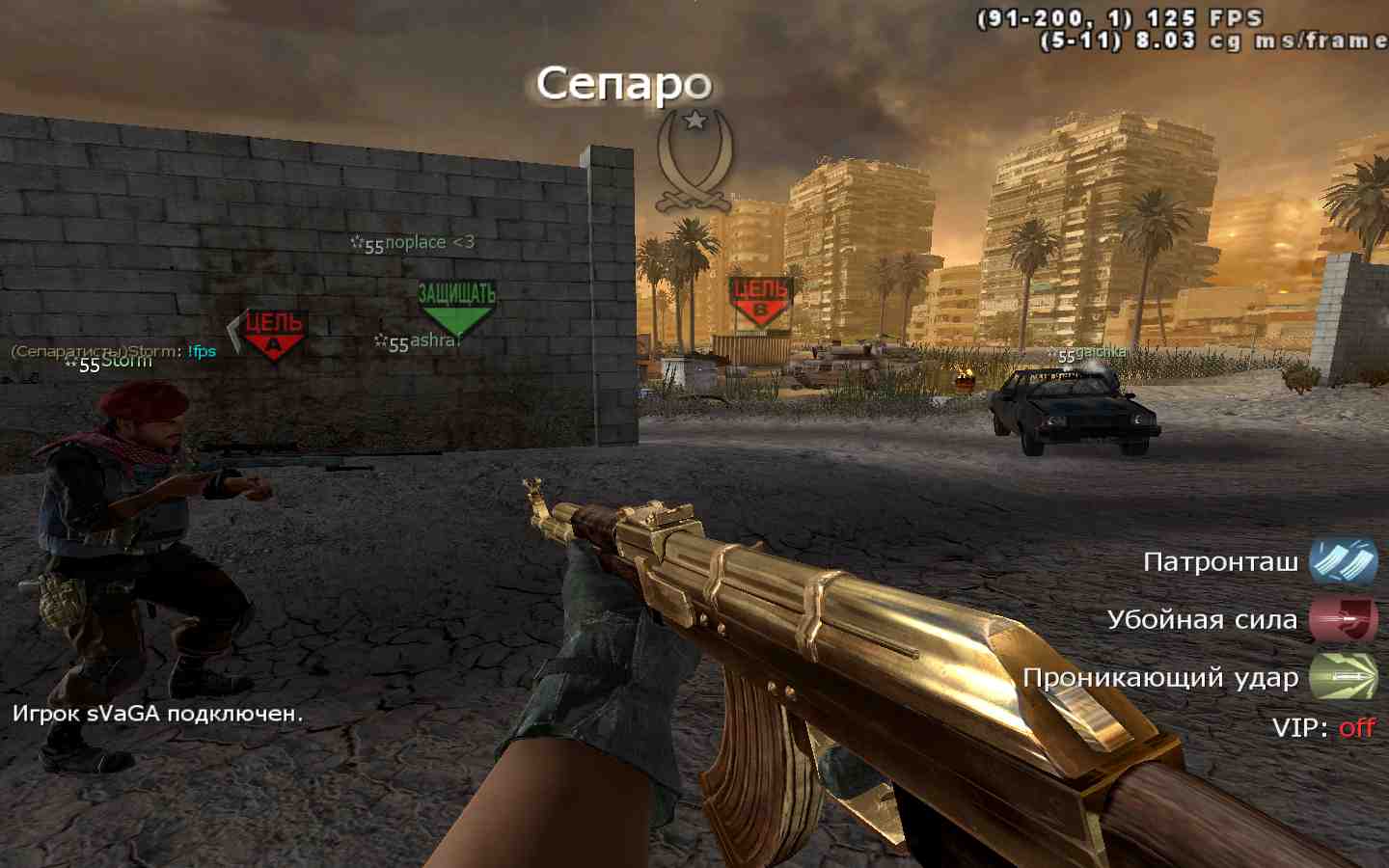1389x868 pixels.
Task: Toggle the VIP off indicator
Action: point(1356,728)
